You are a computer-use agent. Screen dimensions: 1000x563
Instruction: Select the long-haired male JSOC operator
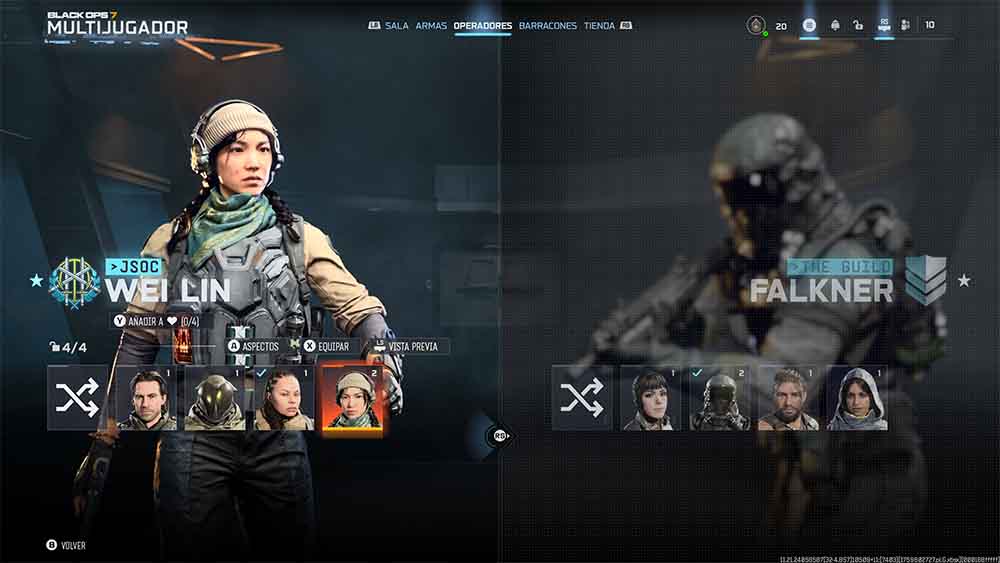147,398
